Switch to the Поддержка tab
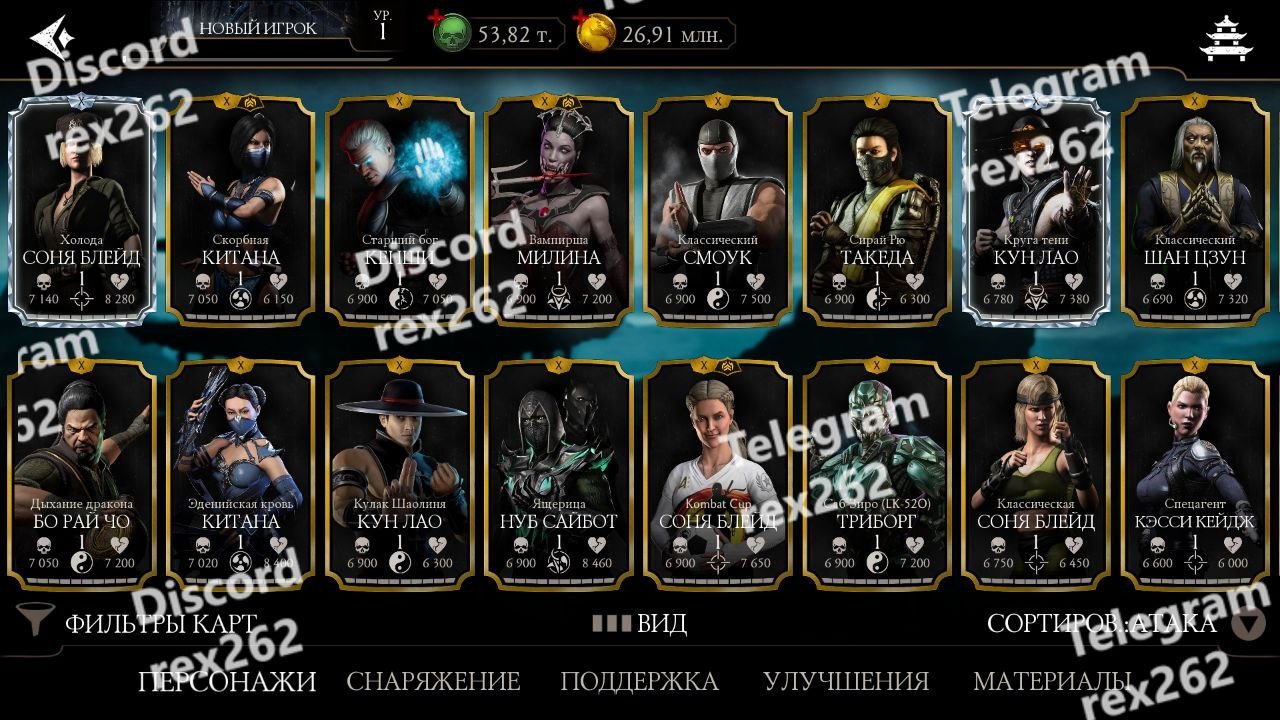 (x=639, y=682)
